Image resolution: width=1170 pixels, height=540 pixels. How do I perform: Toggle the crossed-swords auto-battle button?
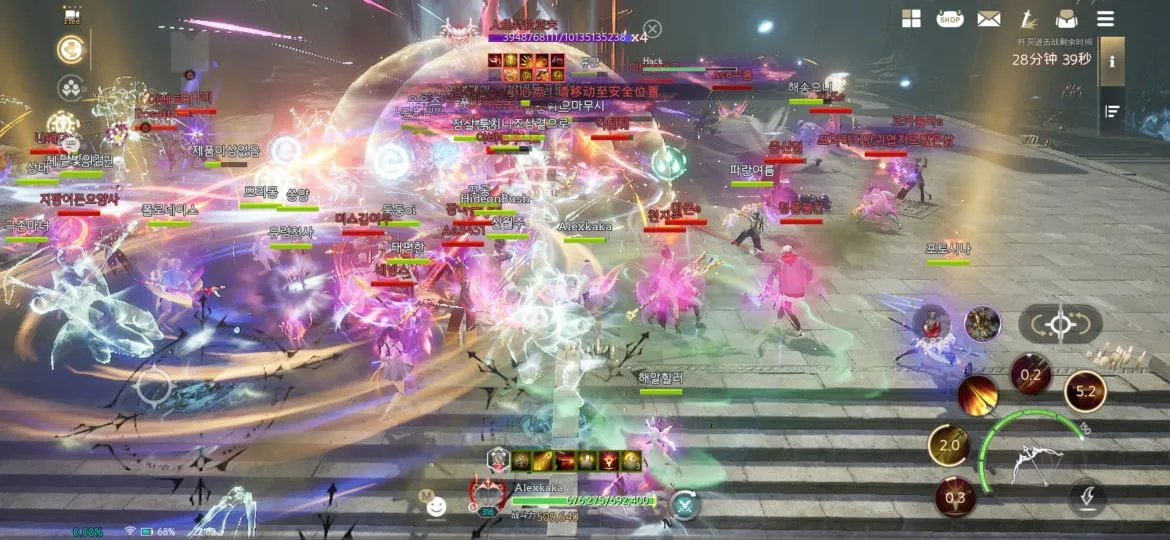pyautogui.click(x=685, y=505)
